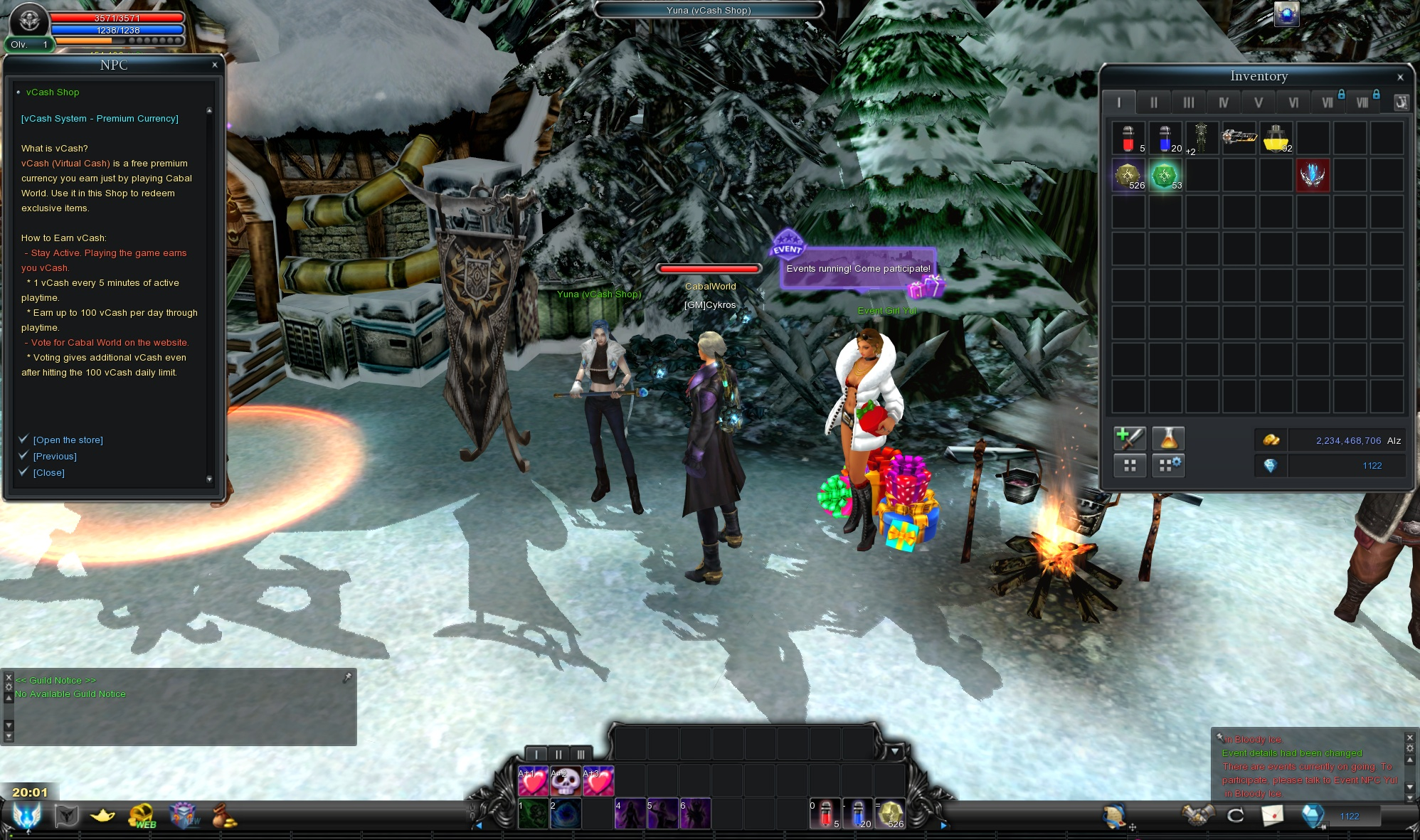
Task: Close the Inventory window
Action: [x=1400, y=77]
